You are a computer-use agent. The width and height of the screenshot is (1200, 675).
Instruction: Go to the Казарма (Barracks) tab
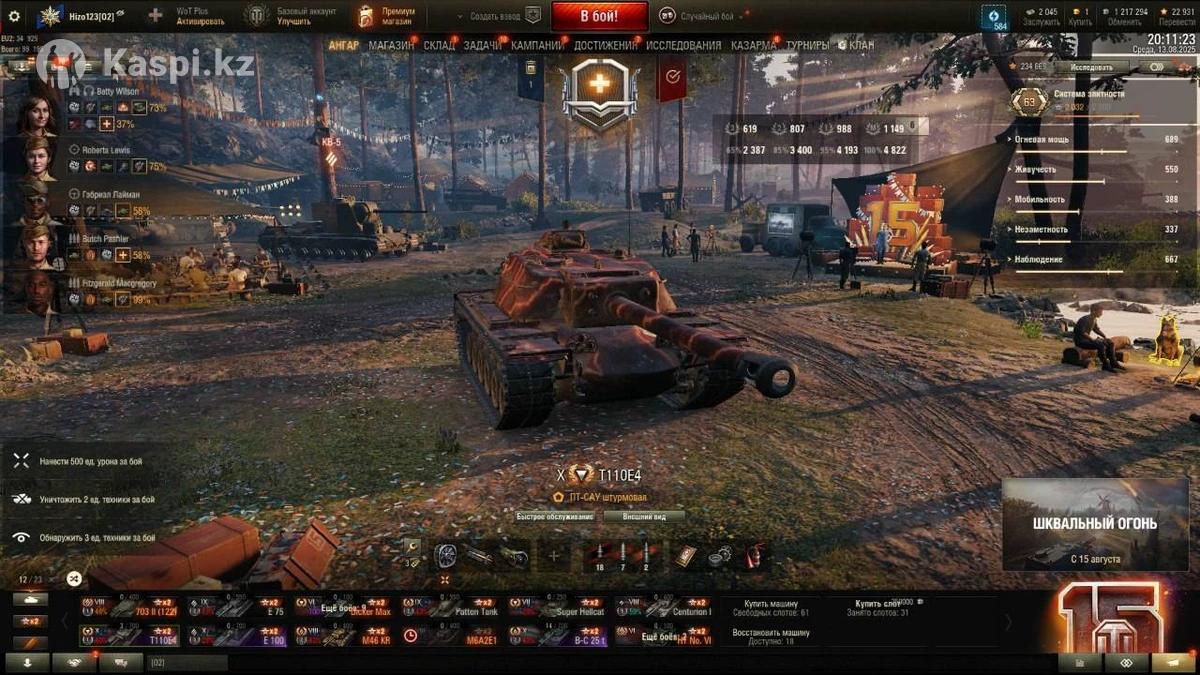pyautogui.click(x=753, y=45)
